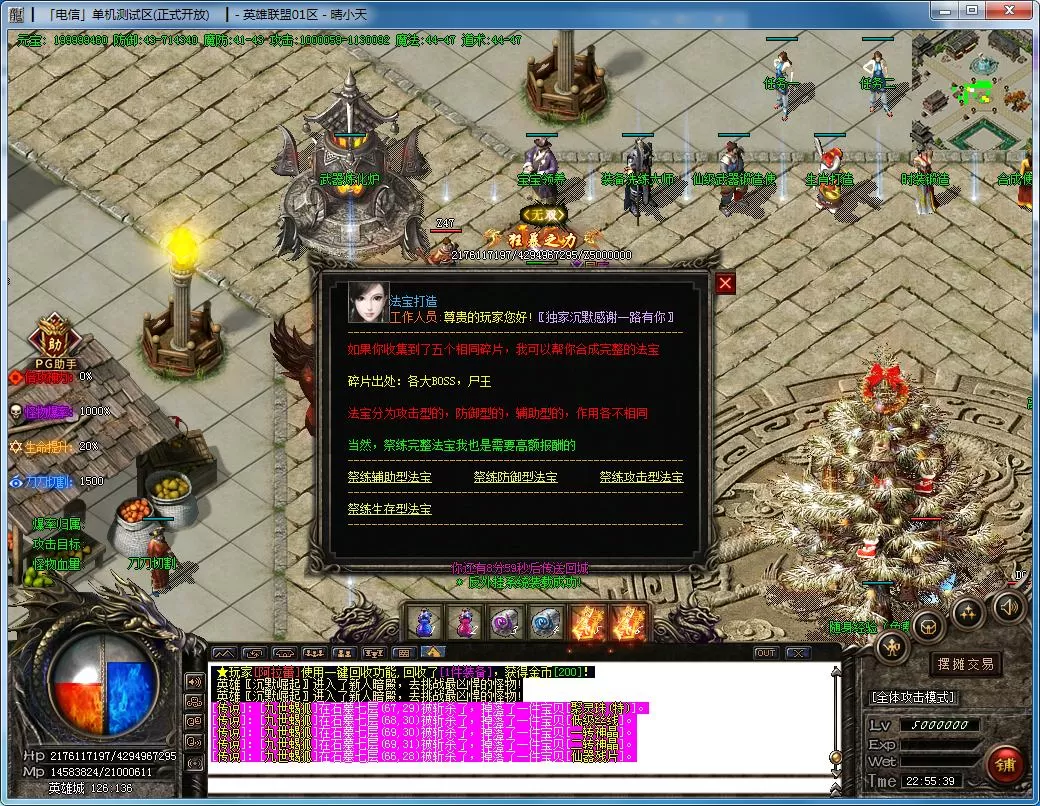The height and width of the screenshot is (806, 1040).
Task: Pick 祭练攻击型法宝 in the dialog
Action: tap(641, 478)
